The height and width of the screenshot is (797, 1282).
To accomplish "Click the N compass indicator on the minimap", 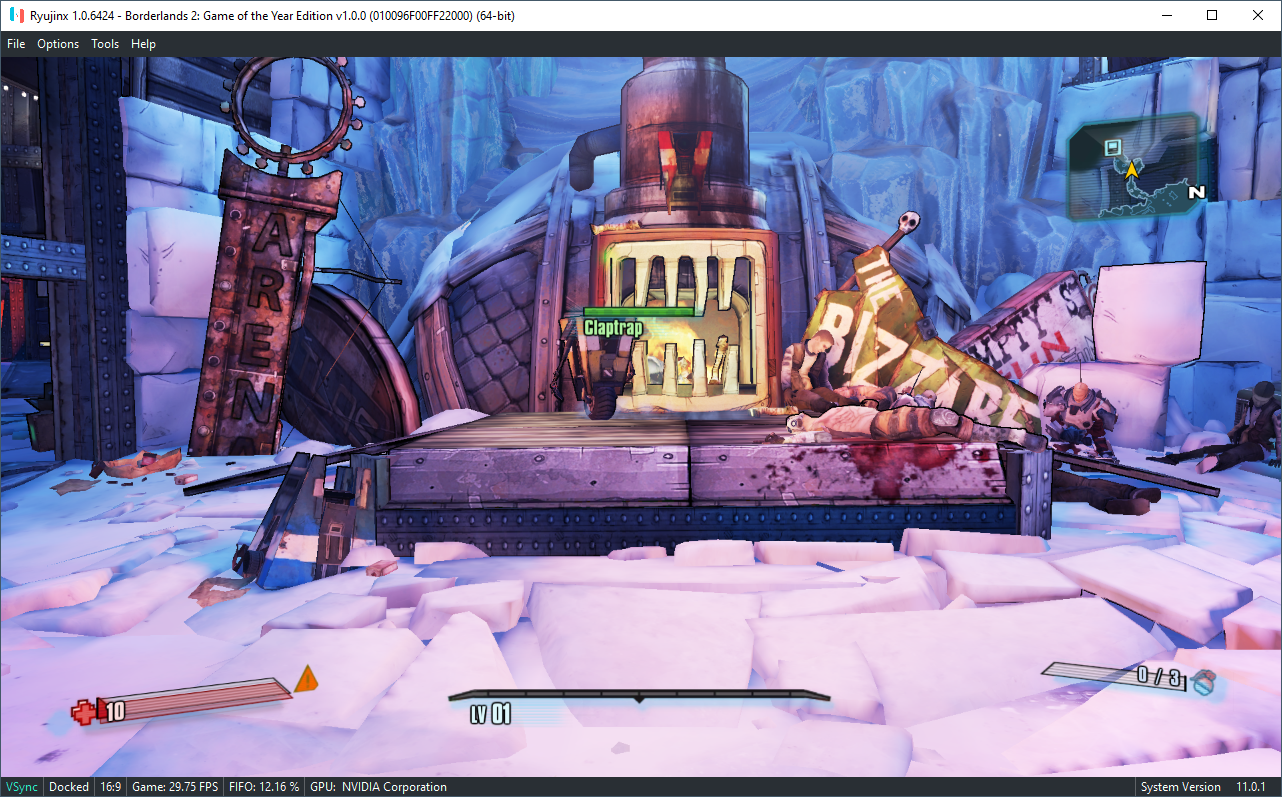I will tap(1196, 194).
